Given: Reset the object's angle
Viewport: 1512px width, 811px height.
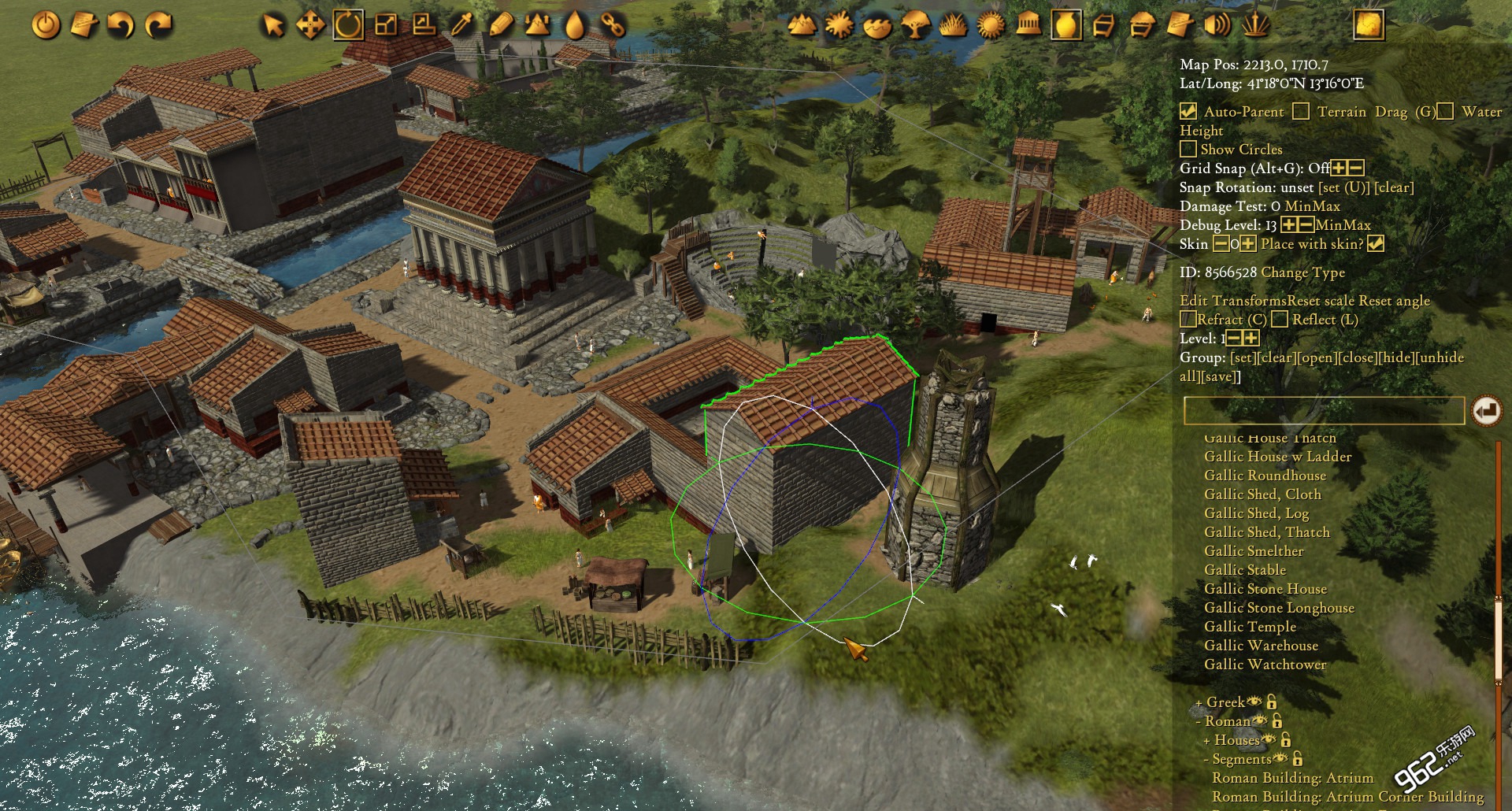Looking at the screenshot, I should coord(1395,301).
